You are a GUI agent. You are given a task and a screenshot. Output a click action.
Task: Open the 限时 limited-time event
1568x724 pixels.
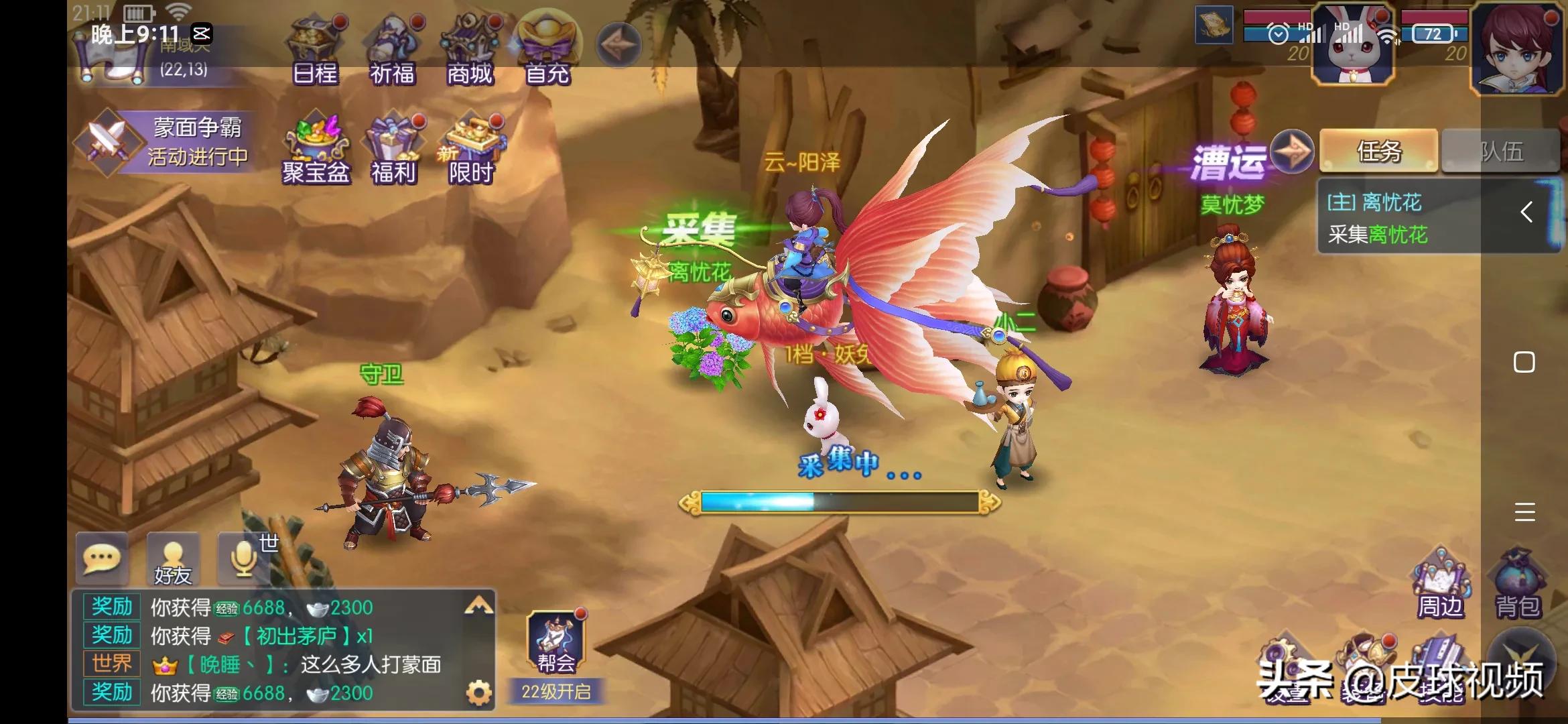click(x=471, y=149)
